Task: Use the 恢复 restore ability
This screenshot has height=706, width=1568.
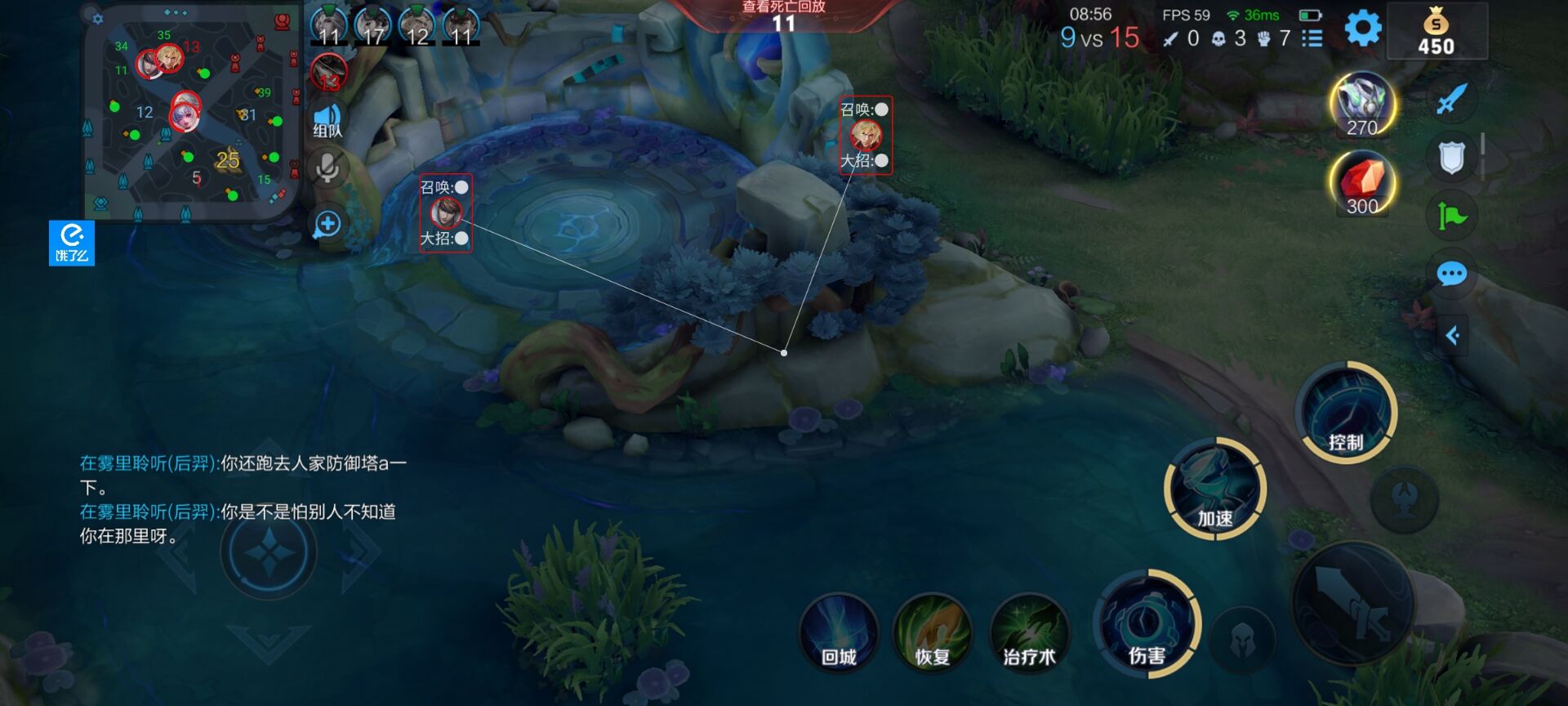Action: (933, 635)
